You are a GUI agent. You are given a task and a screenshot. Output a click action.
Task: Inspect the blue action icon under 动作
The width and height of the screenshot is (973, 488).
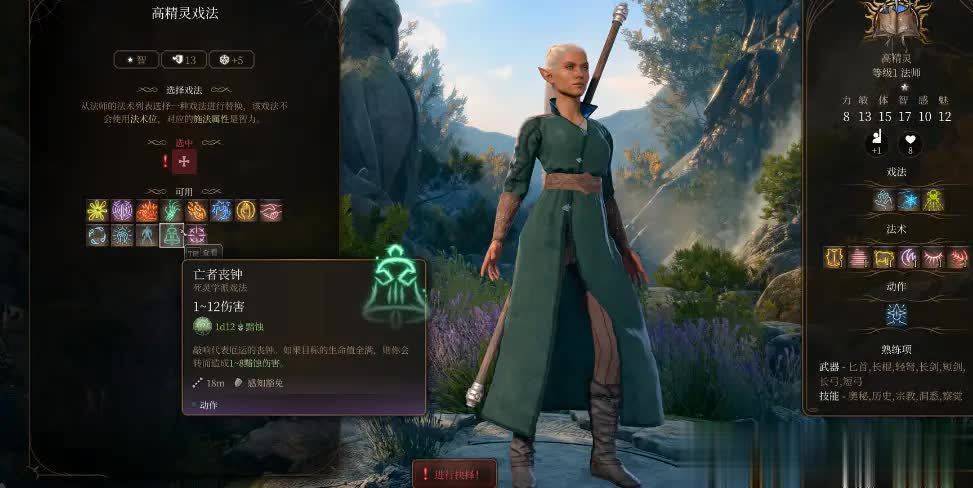(x=896, y=315)
